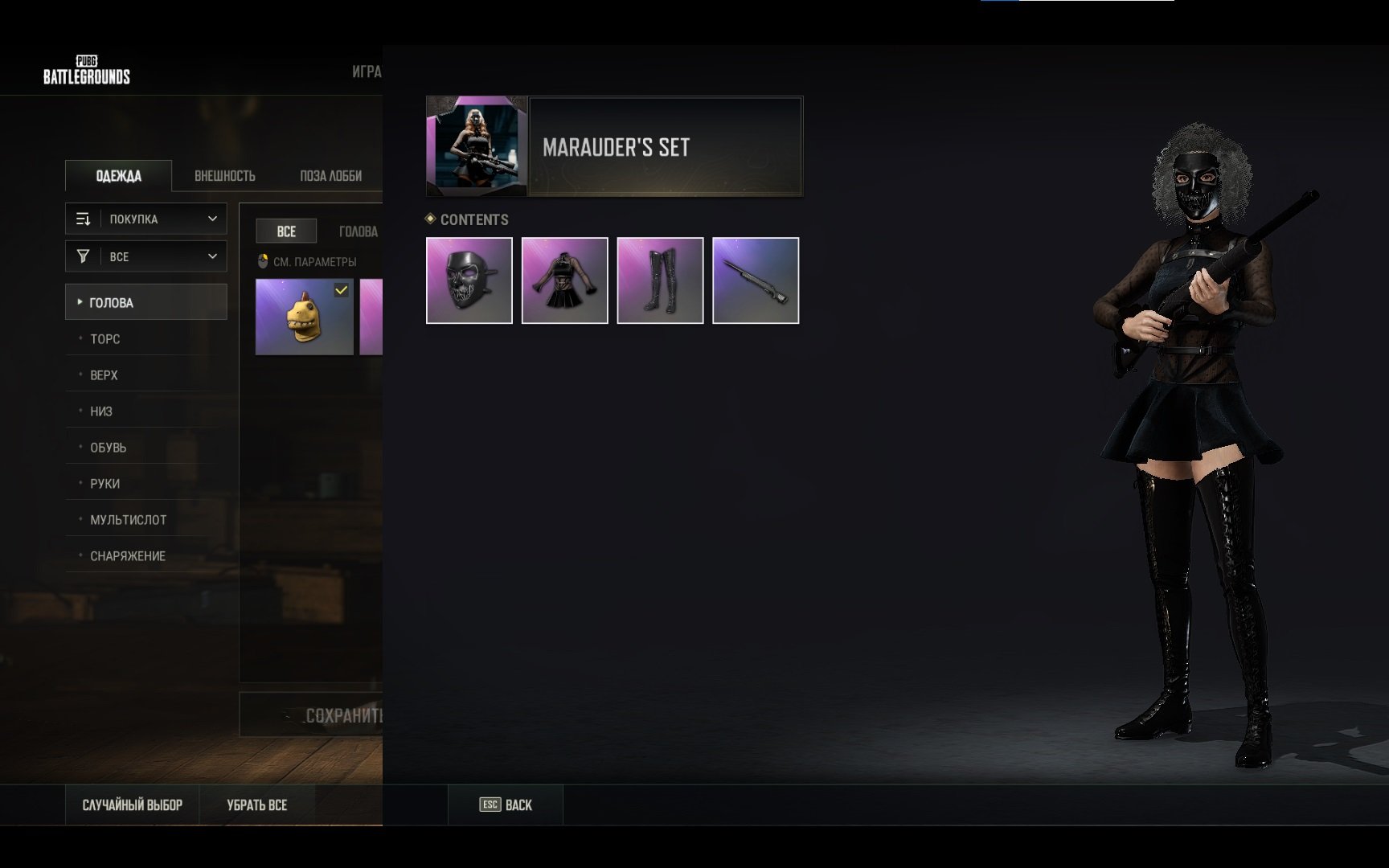Open the Marauder's Set preview image
Image resolution: width=1389 pixels, height=868 pixels.
477,146
